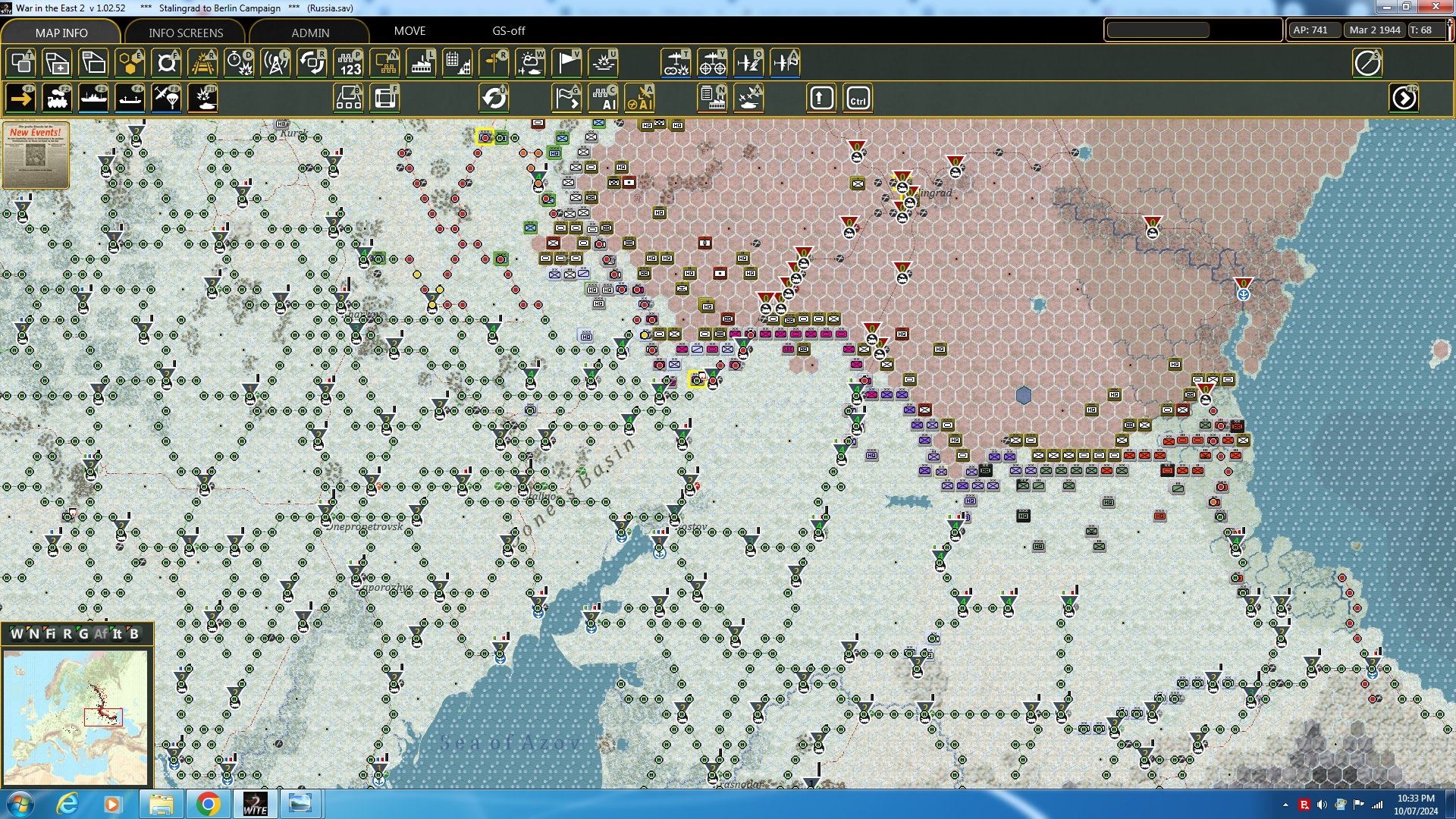Select MOVE mode from the mode area
Screen dimensions: 1456x819
(409, 31)
